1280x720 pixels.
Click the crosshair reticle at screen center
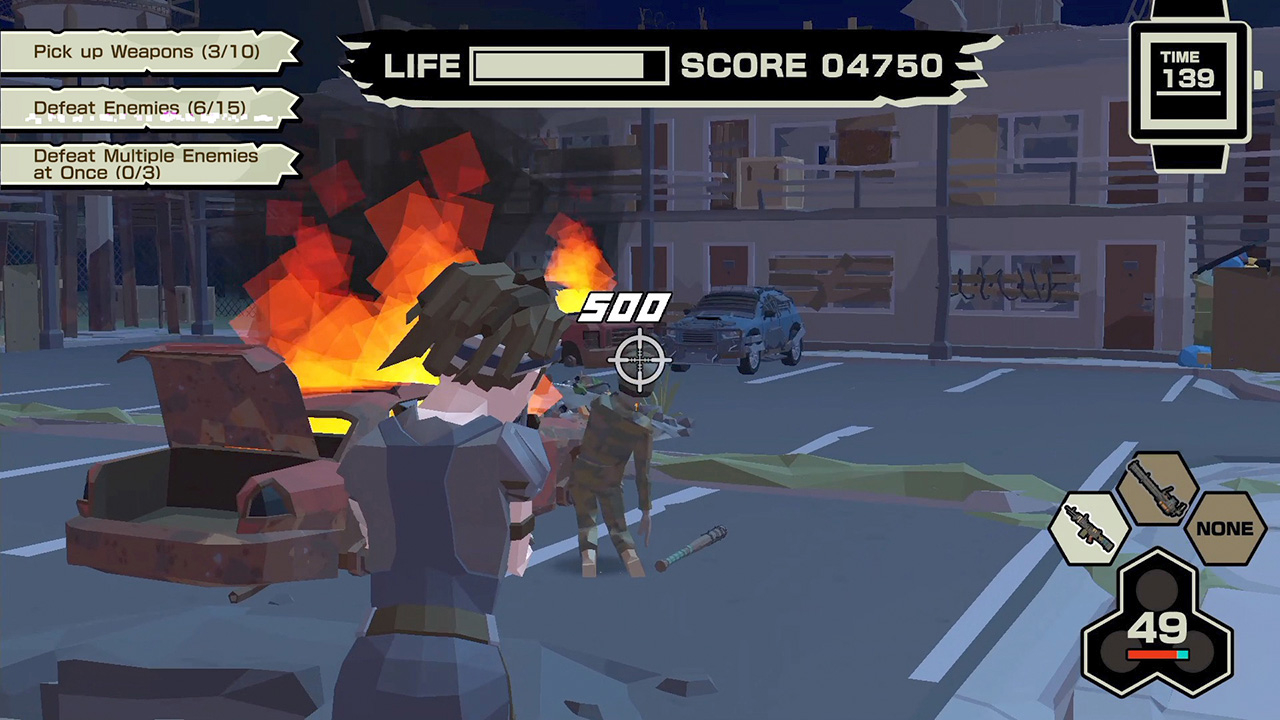pyautogui.click(x=640, y=360)
